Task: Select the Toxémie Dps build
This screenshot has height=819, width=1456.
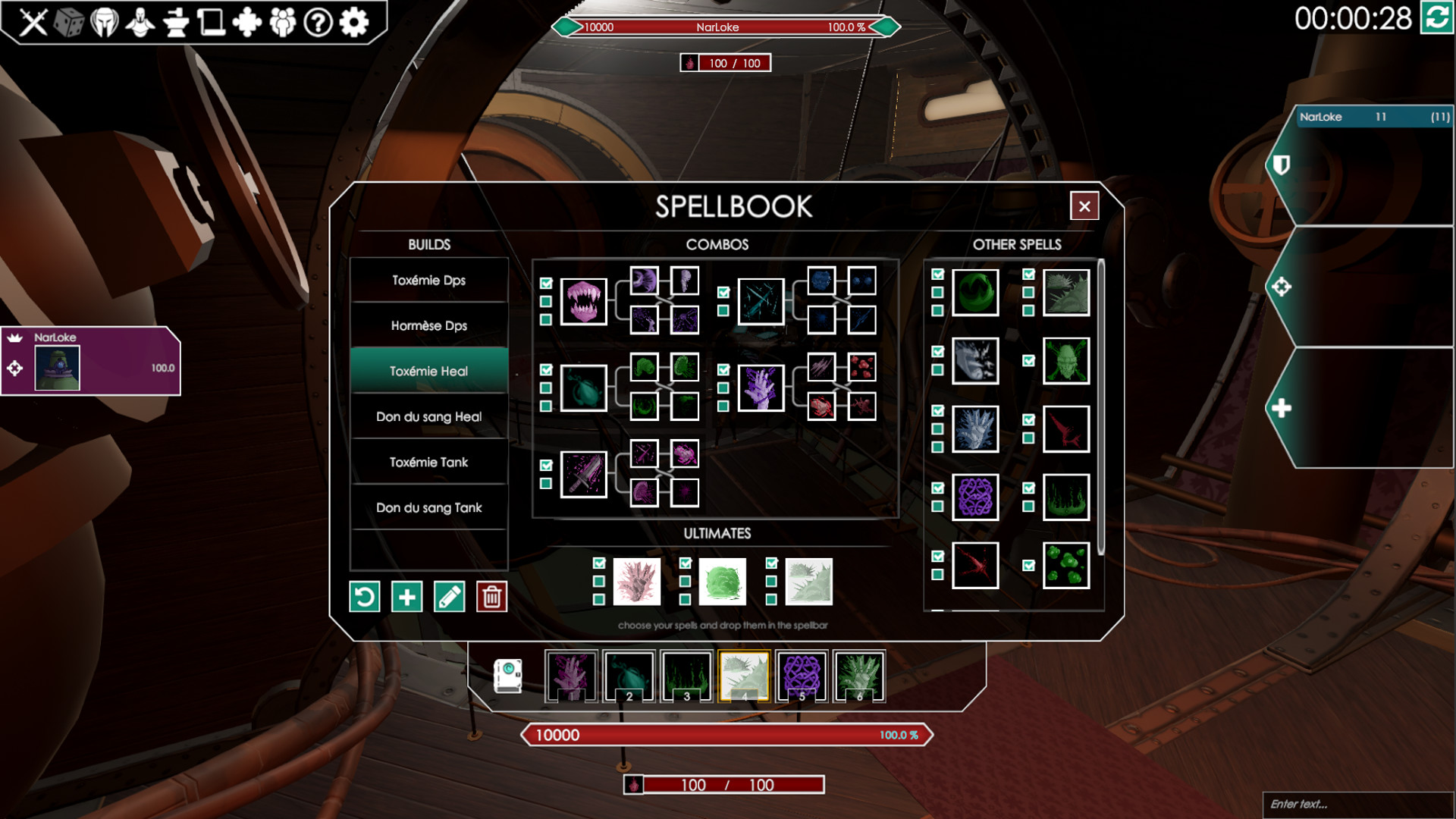Action: pyautogui.click(x=428, y=280)
